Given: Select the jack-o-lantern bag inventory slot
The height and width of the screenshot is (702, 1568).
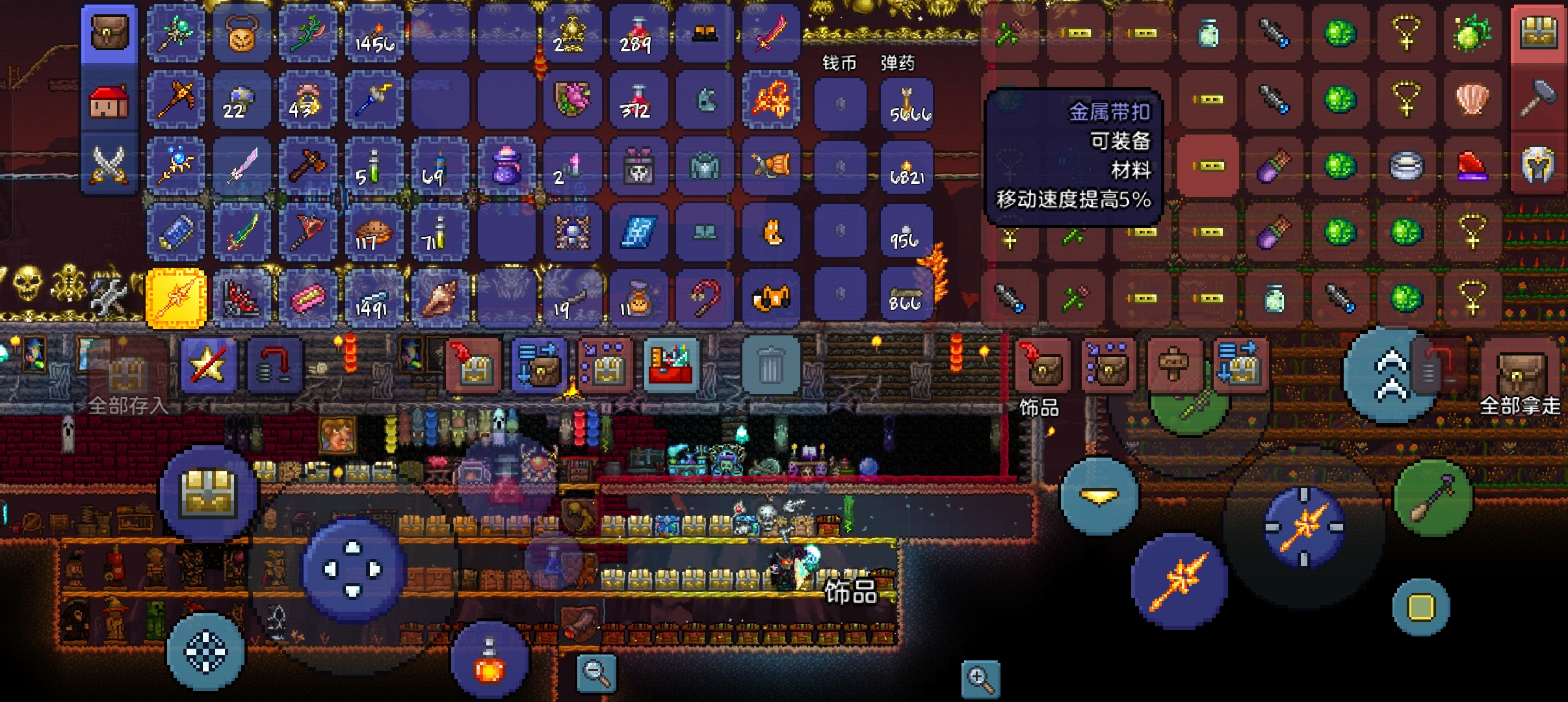Looking at the screenshot, I should coord(242,34).
